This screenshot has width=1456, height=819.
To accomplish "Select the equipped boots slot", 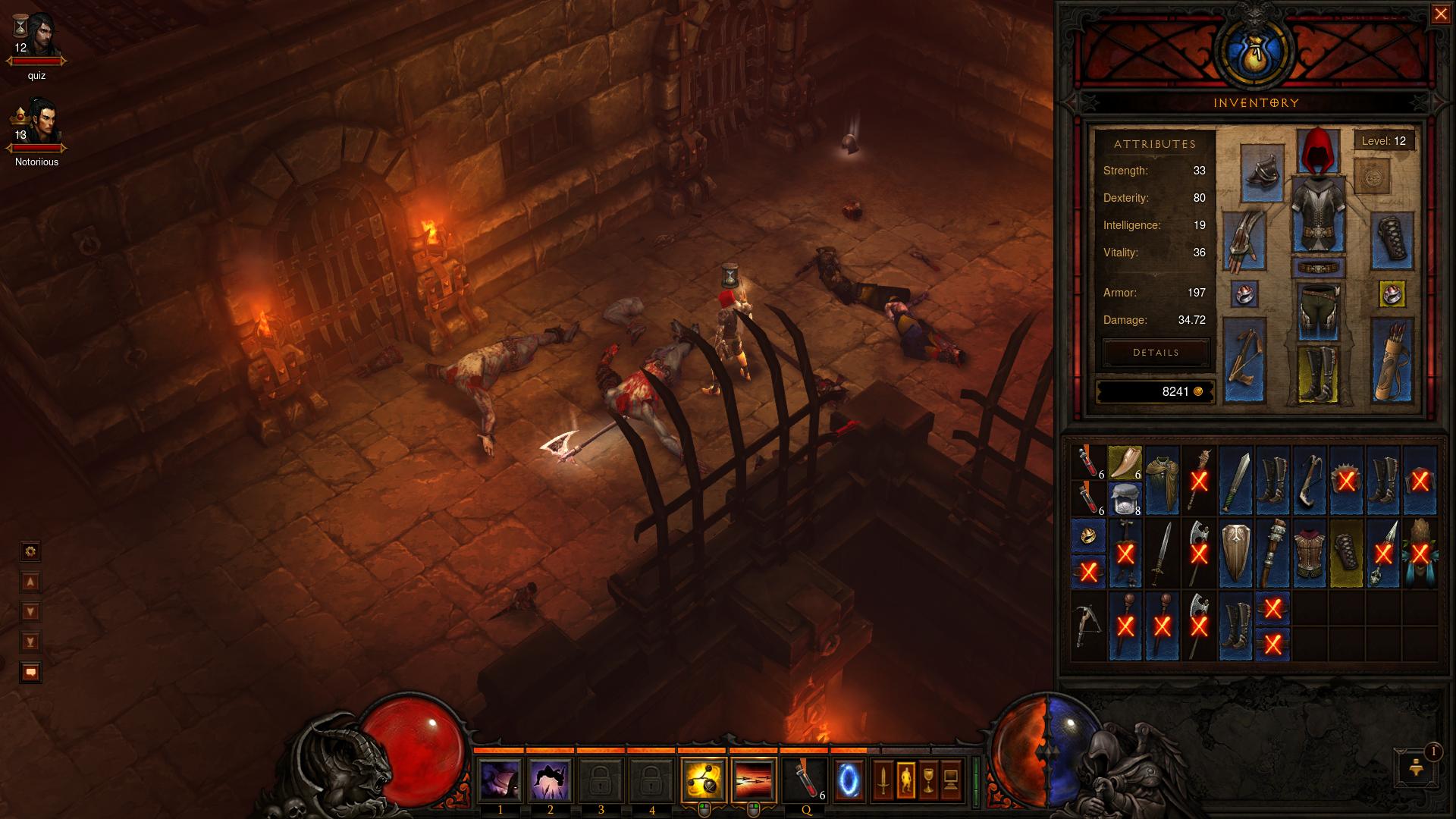I will [1319, 374].
